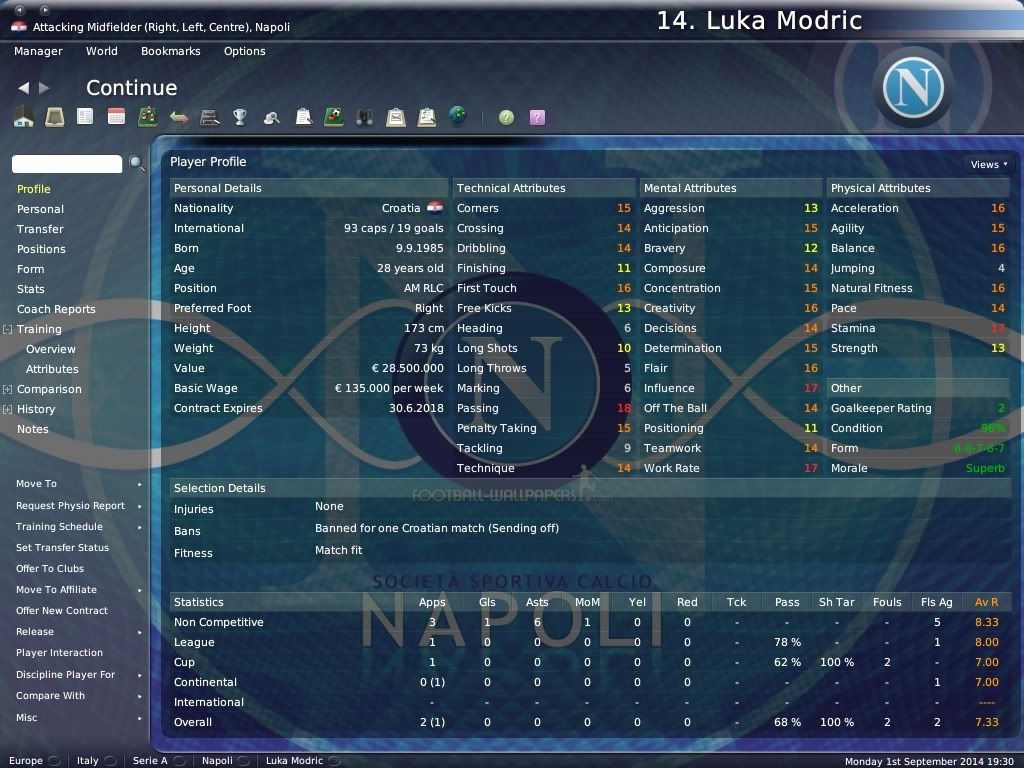
Task: Open the Bookmarks menu
Action: [x=171, y=51]
